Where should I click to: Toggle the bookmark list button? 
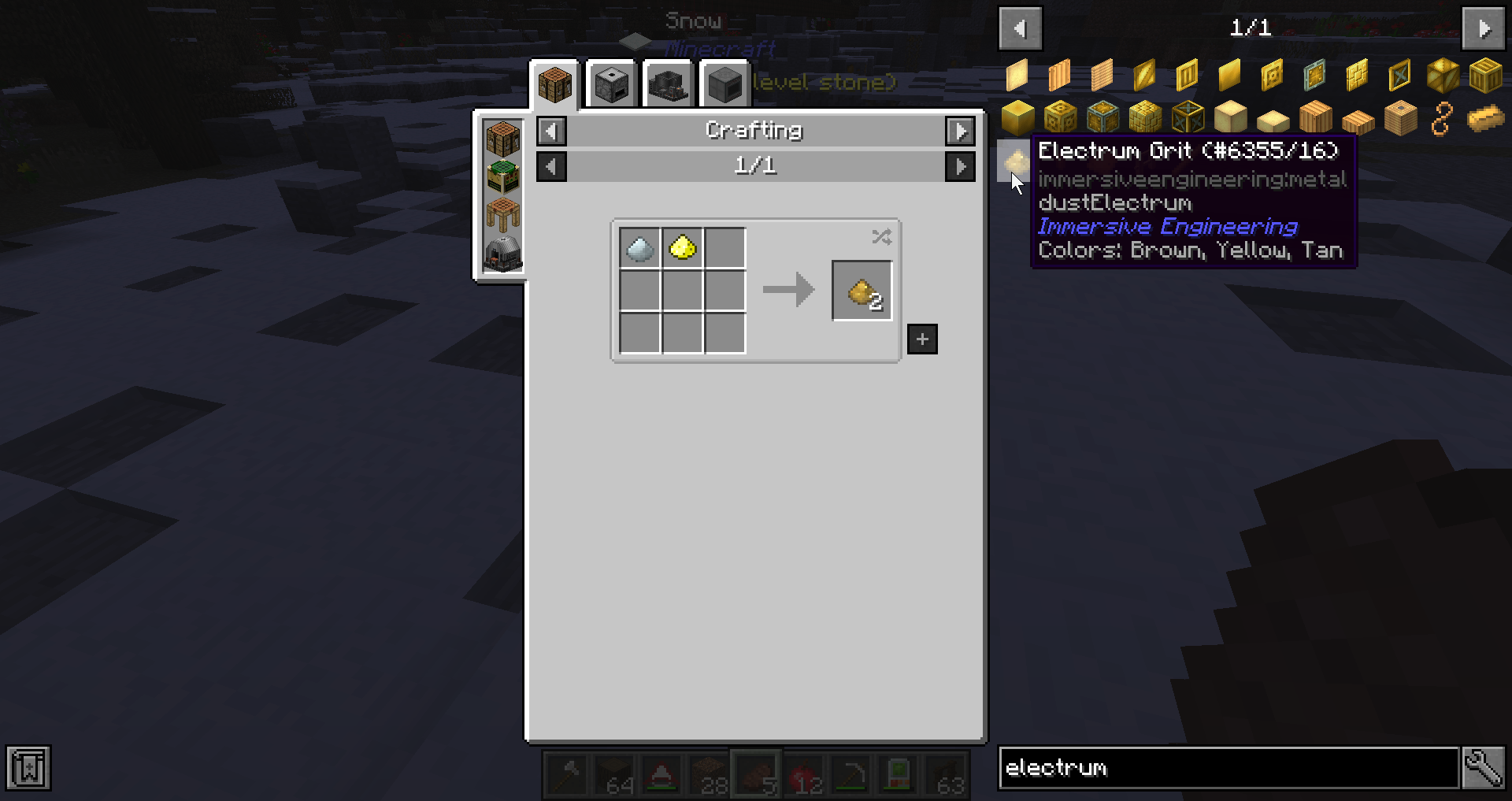coord(28,768)
